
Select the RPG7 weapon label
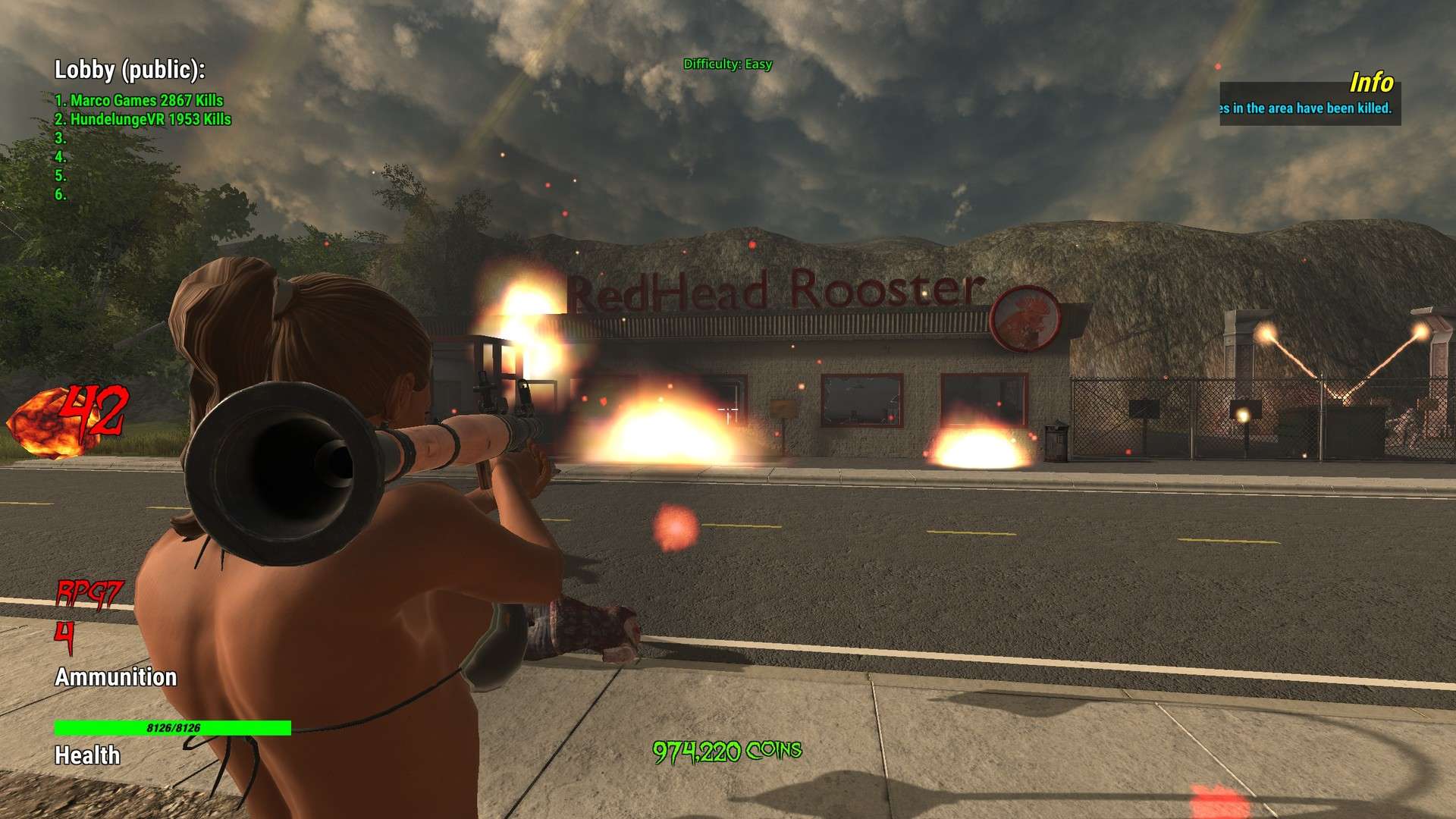click(89, 592)
